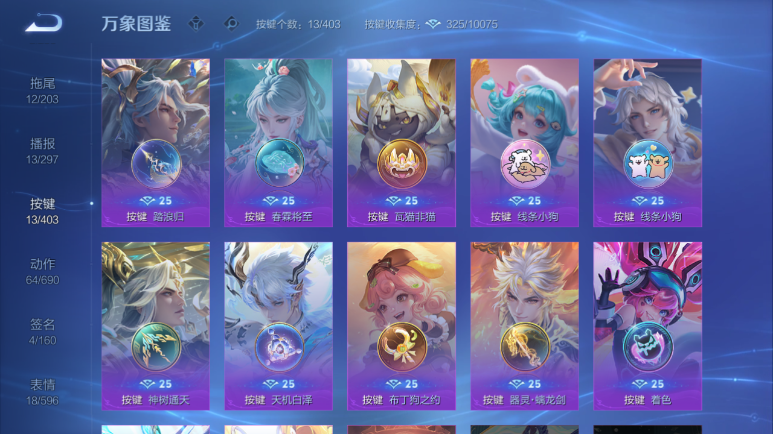The image size is (773, 434).
Task: View the 神树通天 button skin card
Action: tap(155, 325)
